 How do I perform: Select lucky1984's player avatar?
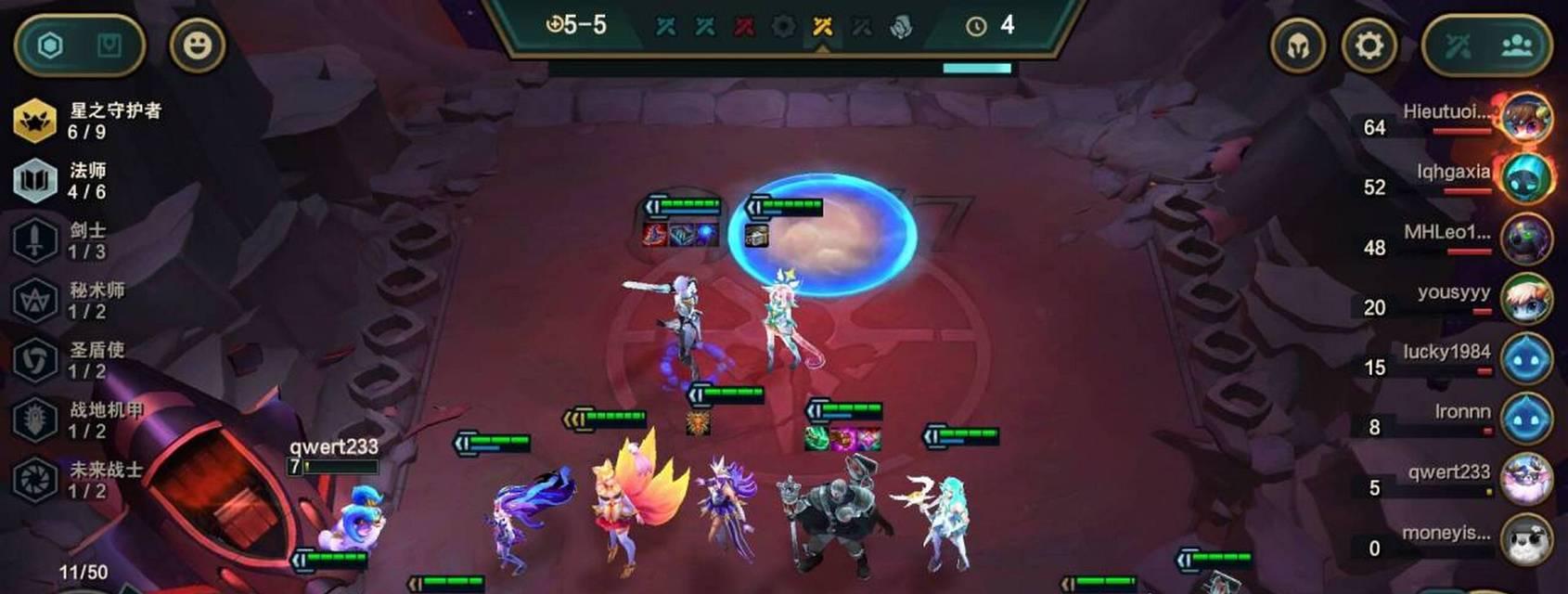pos(1526,359)
